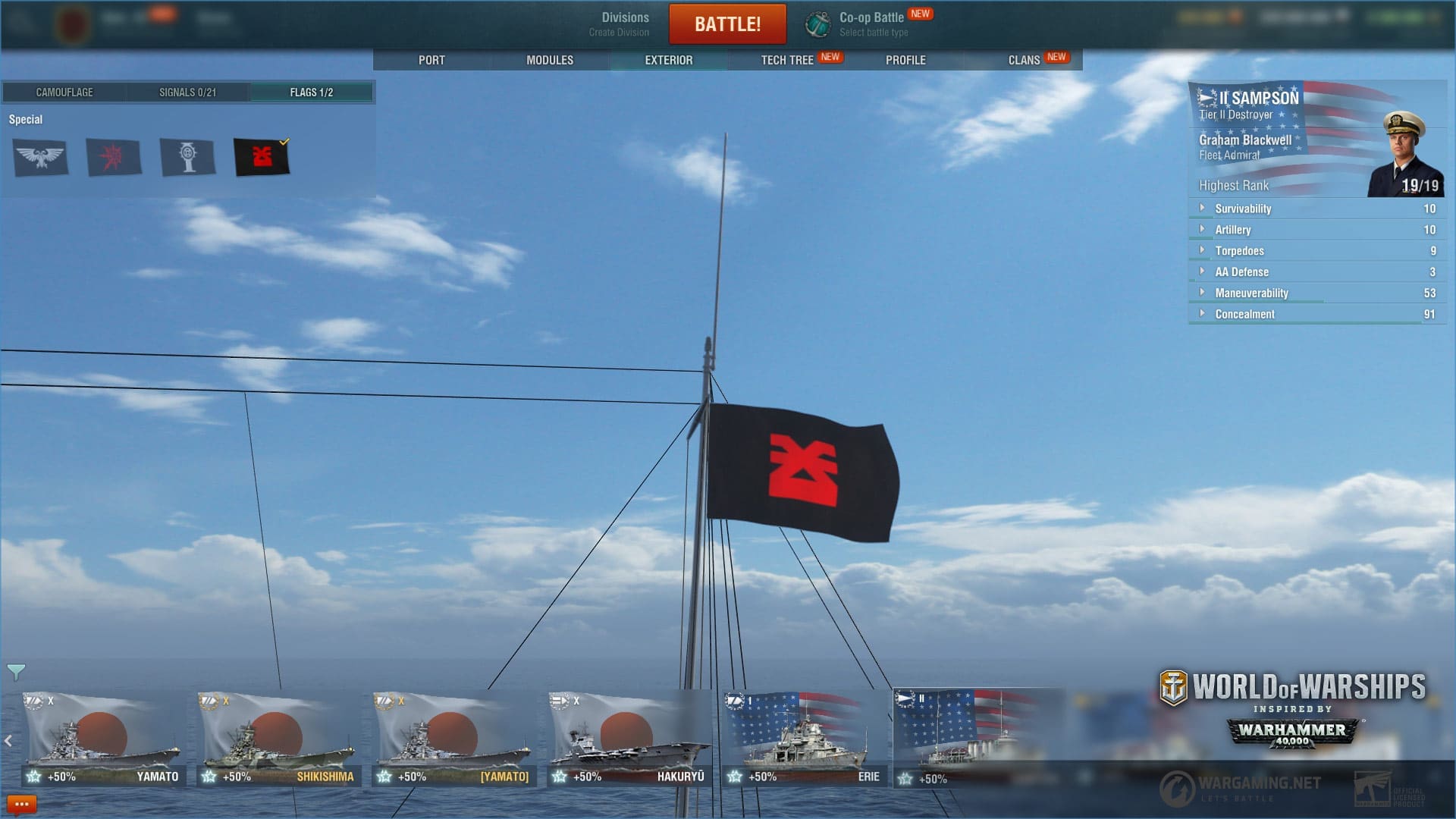Viewport: 1456px width, 819px height.
Task: Pick the black flag with red emblem
Action: pyautogui.click(x=262, y=158)
